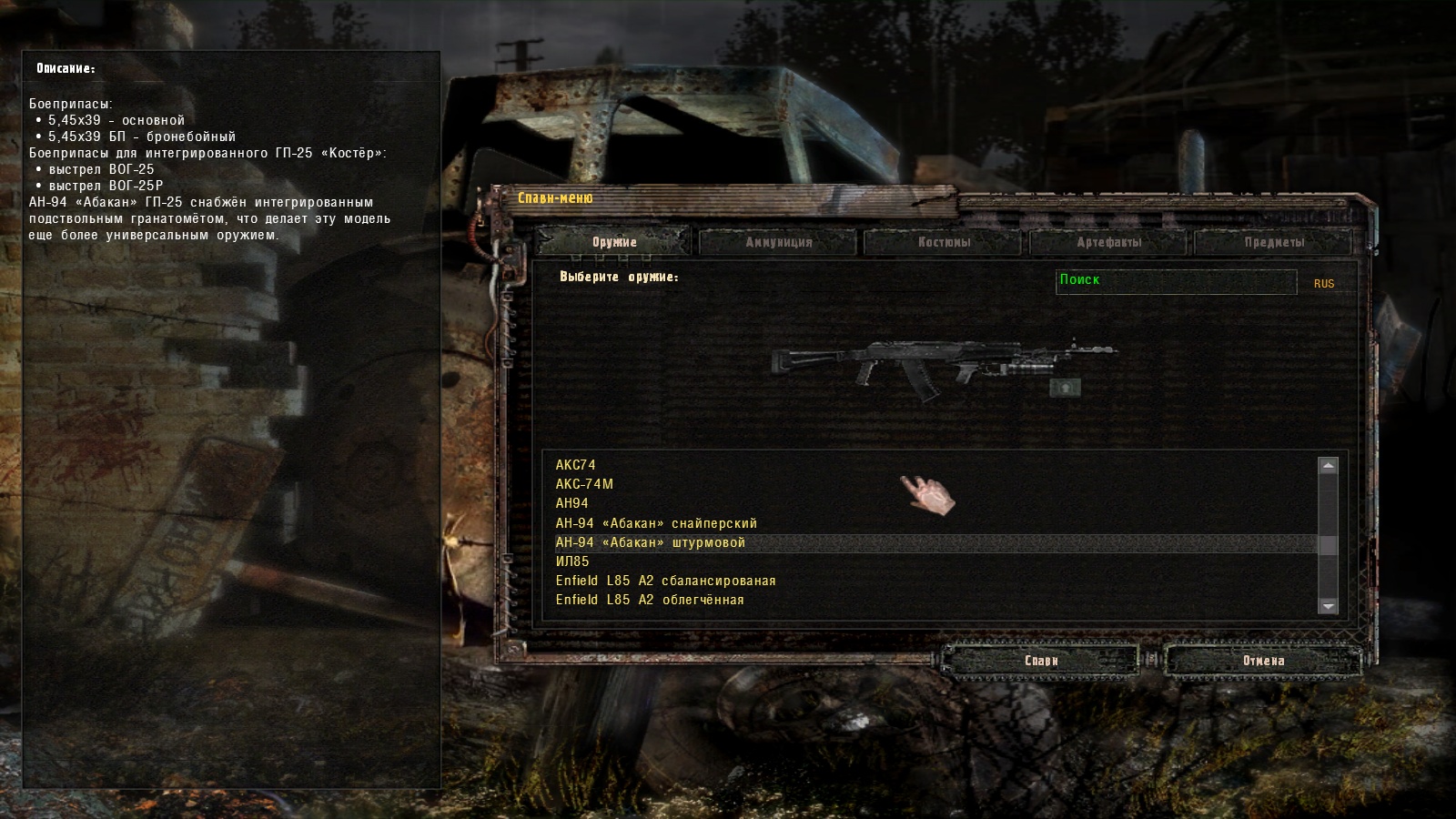Show the Артефакты tab
This screenshot has height=819, width=1456.
[x=1108, y=242]
